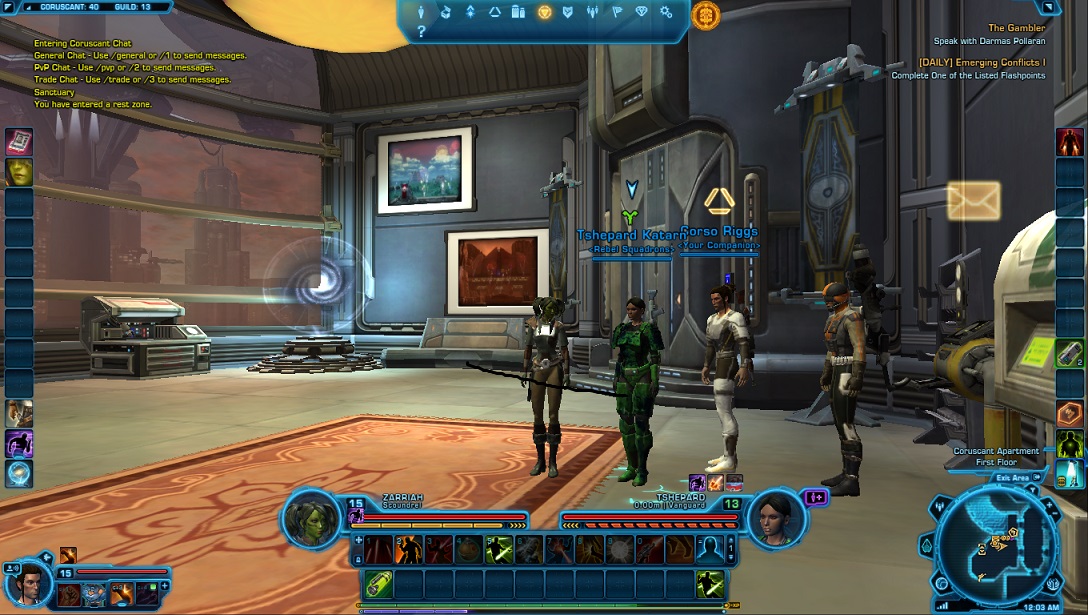Use the grenade ability in hotbar slot 4

click(469, 548)
